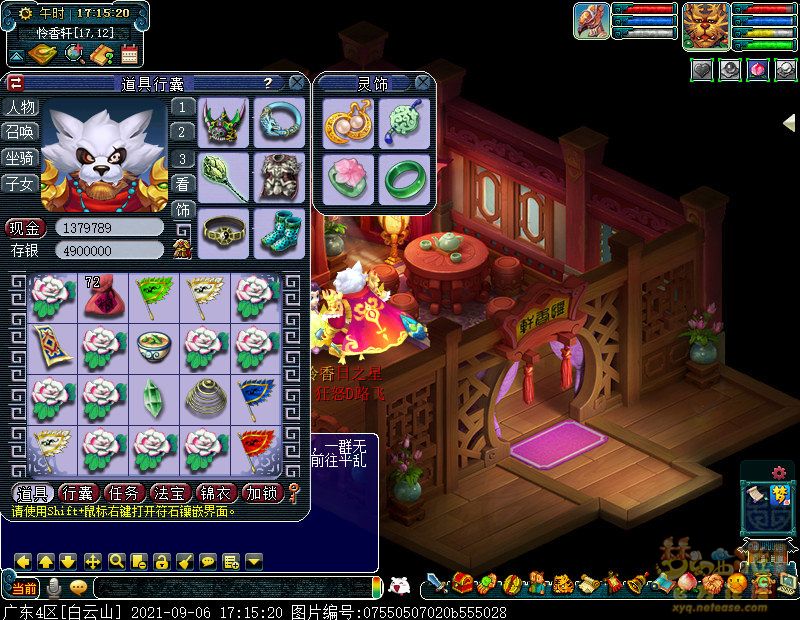This screenshot has height=620, width=800.
Task: Choose the red pouch stacked 72
Action: pos(100,296)
